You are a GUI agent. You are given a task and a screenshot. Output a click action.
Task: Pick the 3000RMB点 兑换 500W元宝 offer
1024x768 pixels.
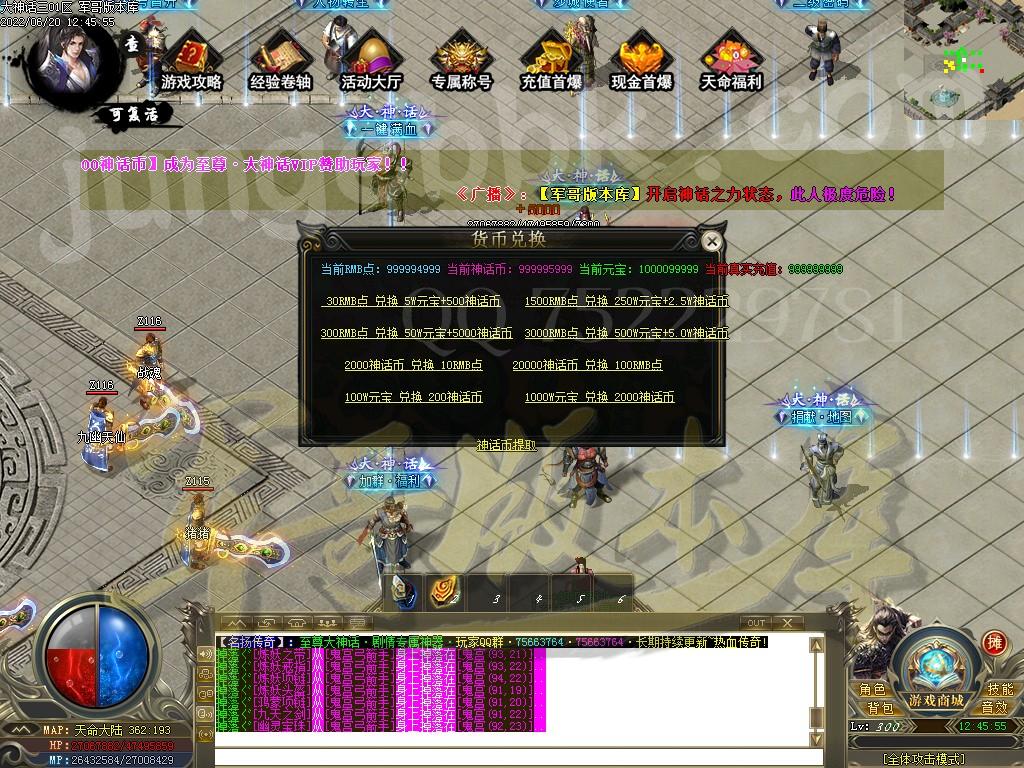pos(626,333)
